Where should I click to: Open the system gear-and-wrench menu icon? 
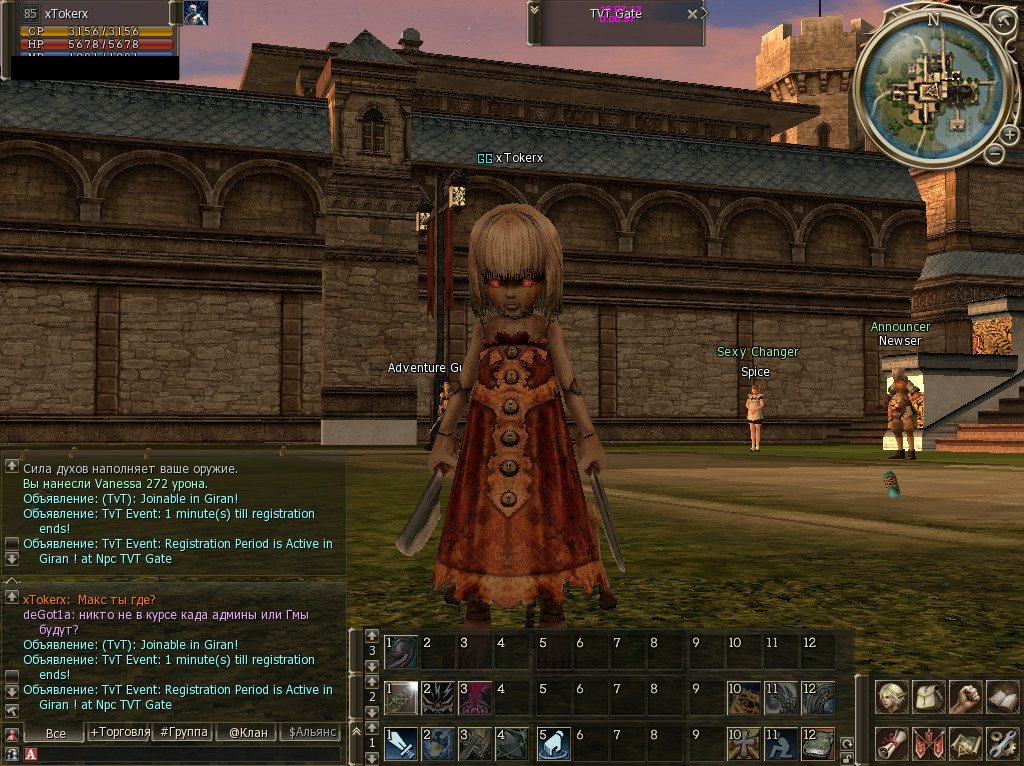pyautogui.click(x=1002, y=743)
